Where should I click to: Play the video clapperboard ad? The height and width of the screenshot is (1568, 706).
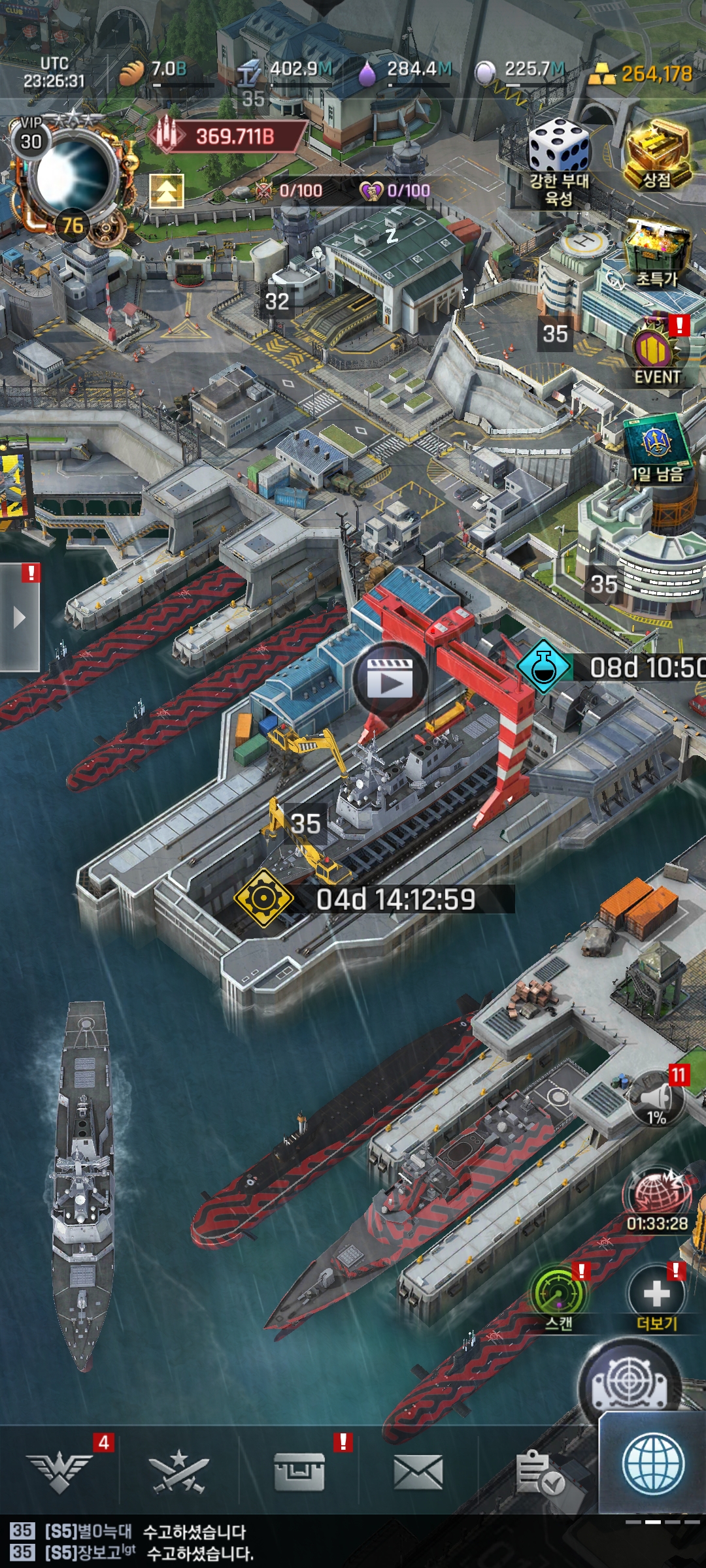tap(390, 681)
